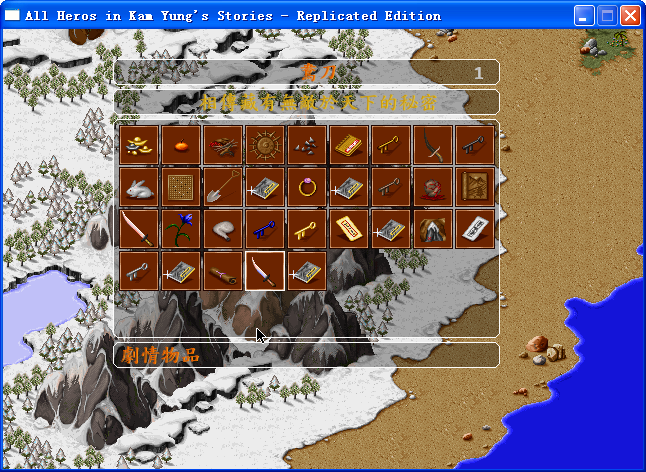Choose the wooden framed map item
646x472 pixels.
pos(474,186)
